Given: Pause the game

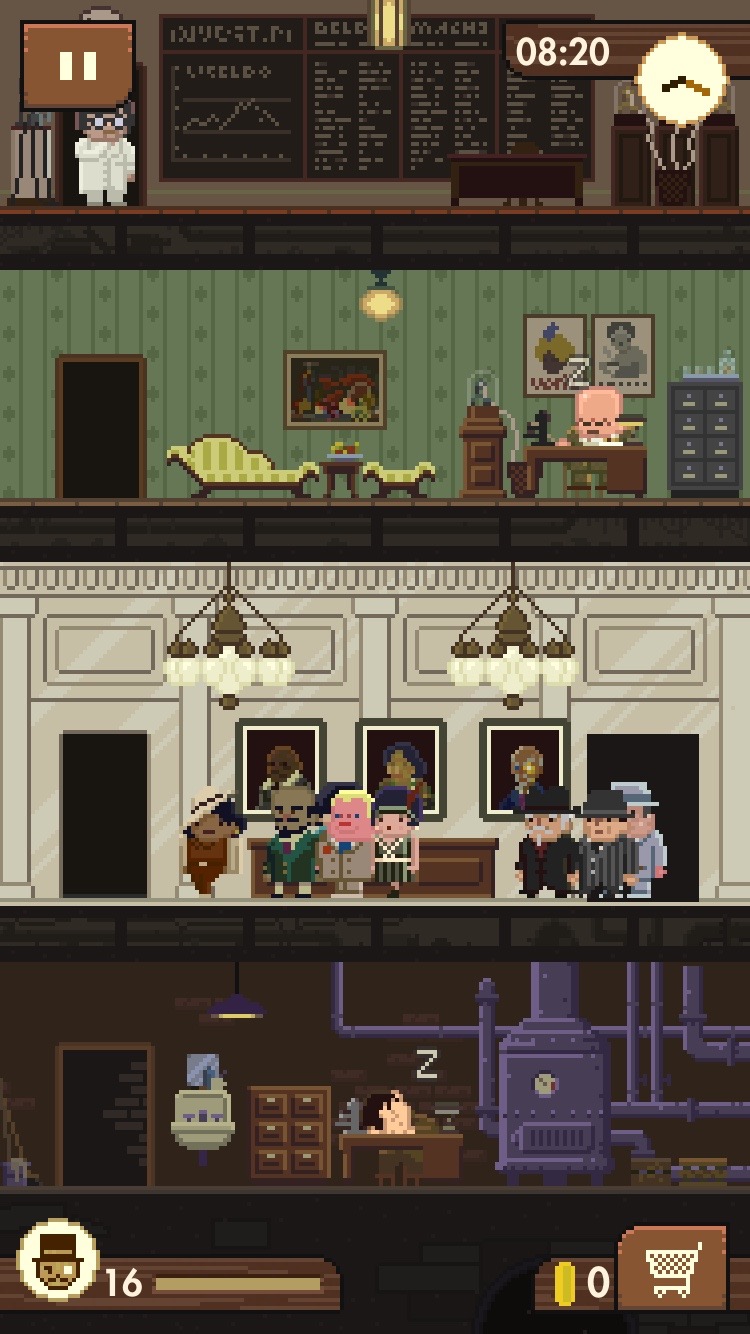Looking at the screenshot, I should pyautogui.click(x=78, y=66).
